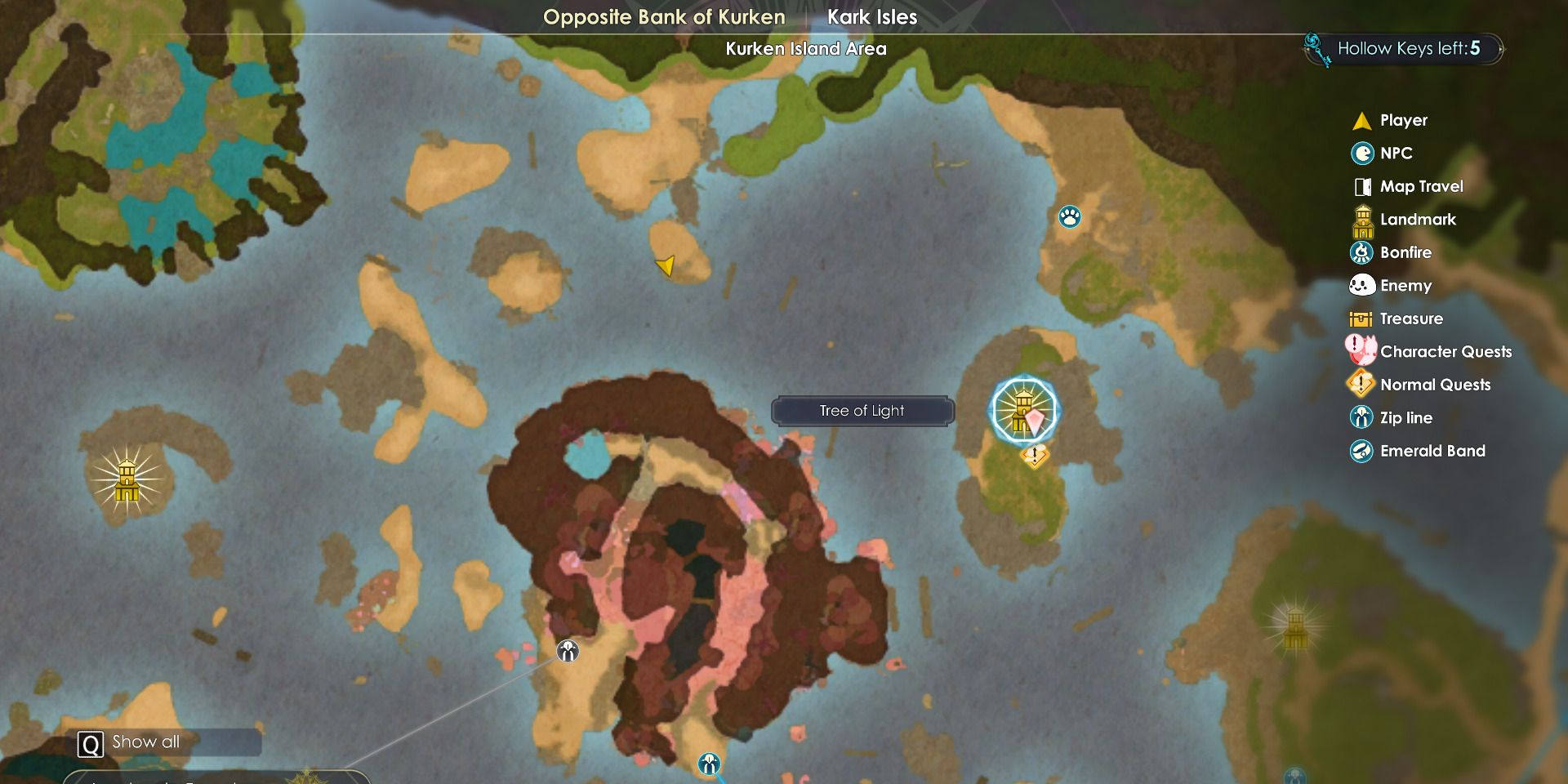Toggle the Emerald Band legend entry
The width and height of the screenshot is (1568, 784).
tap(1432, 451)
